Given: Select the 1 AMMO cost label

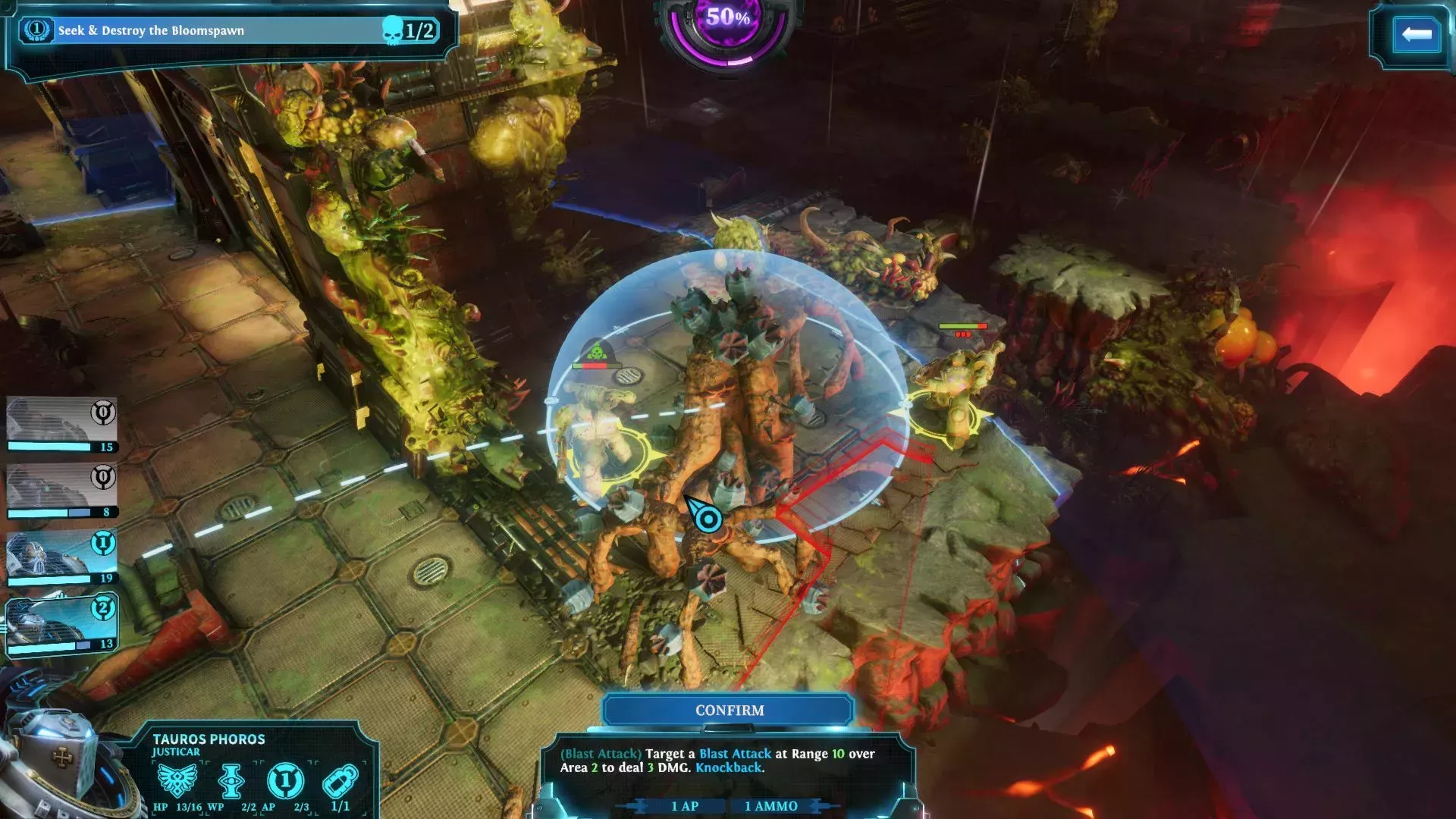Looking at the screenshot, I should pos(770,806).
